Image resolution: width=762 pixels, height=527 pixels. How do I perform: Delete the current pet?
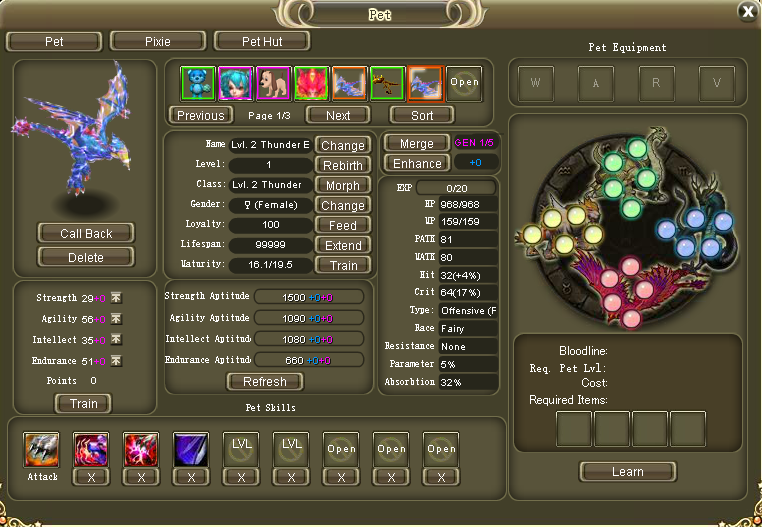click(x=86, y=257)
